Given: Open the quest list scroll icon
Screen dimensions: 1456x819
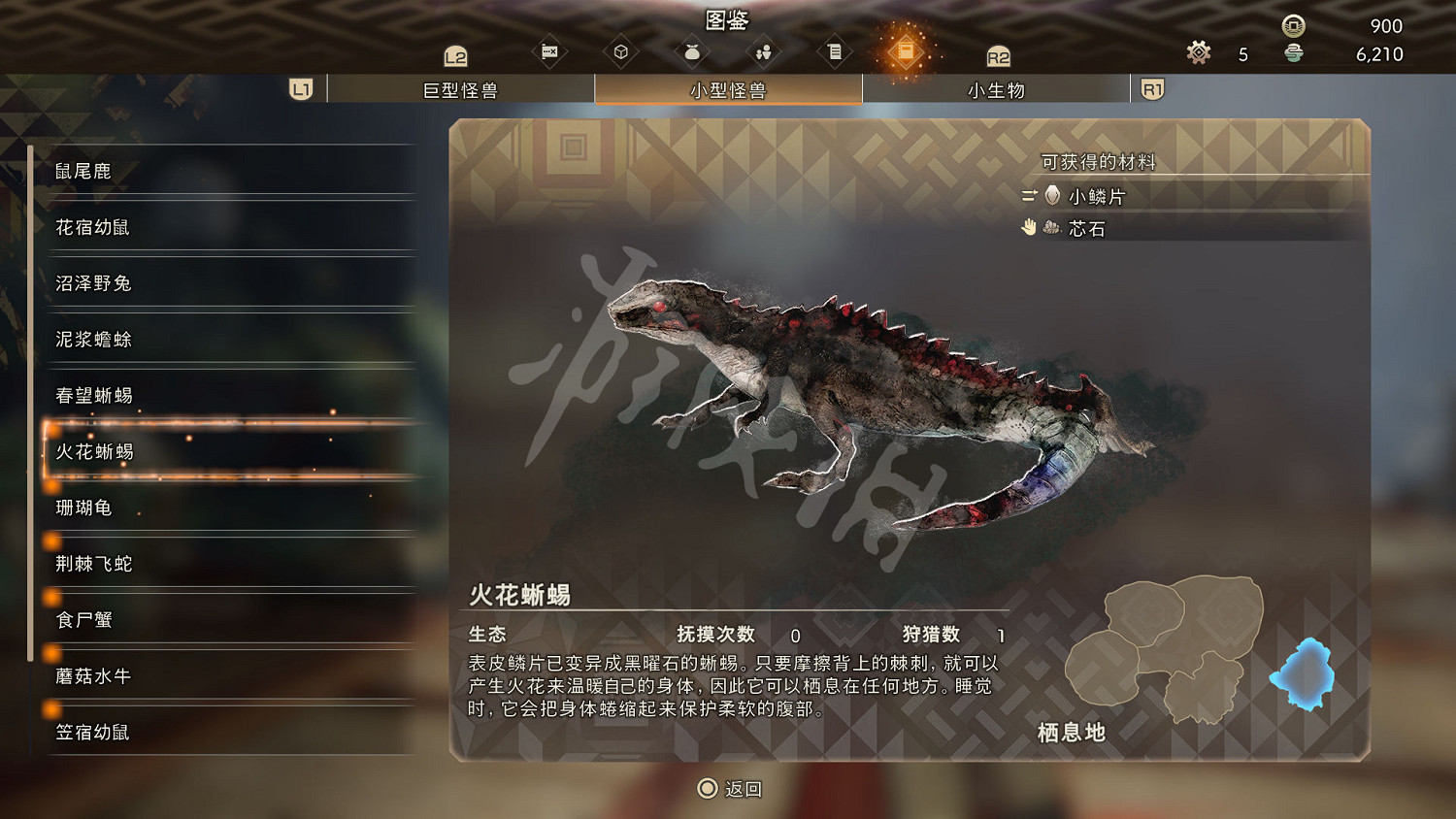Looking at the screenshot, I should point(834,49).
